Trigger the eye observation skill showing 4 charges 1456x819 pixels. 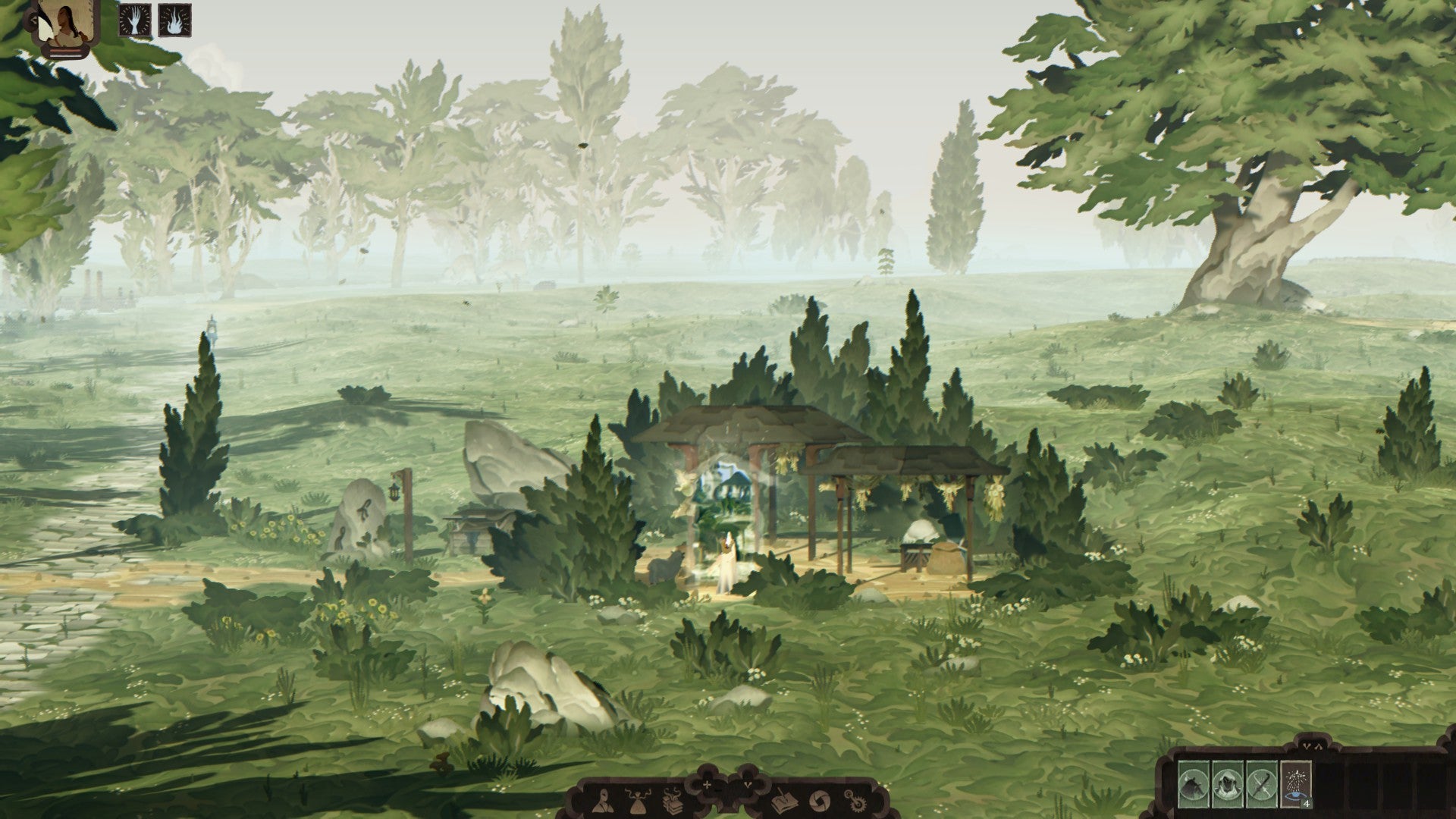1297,786
